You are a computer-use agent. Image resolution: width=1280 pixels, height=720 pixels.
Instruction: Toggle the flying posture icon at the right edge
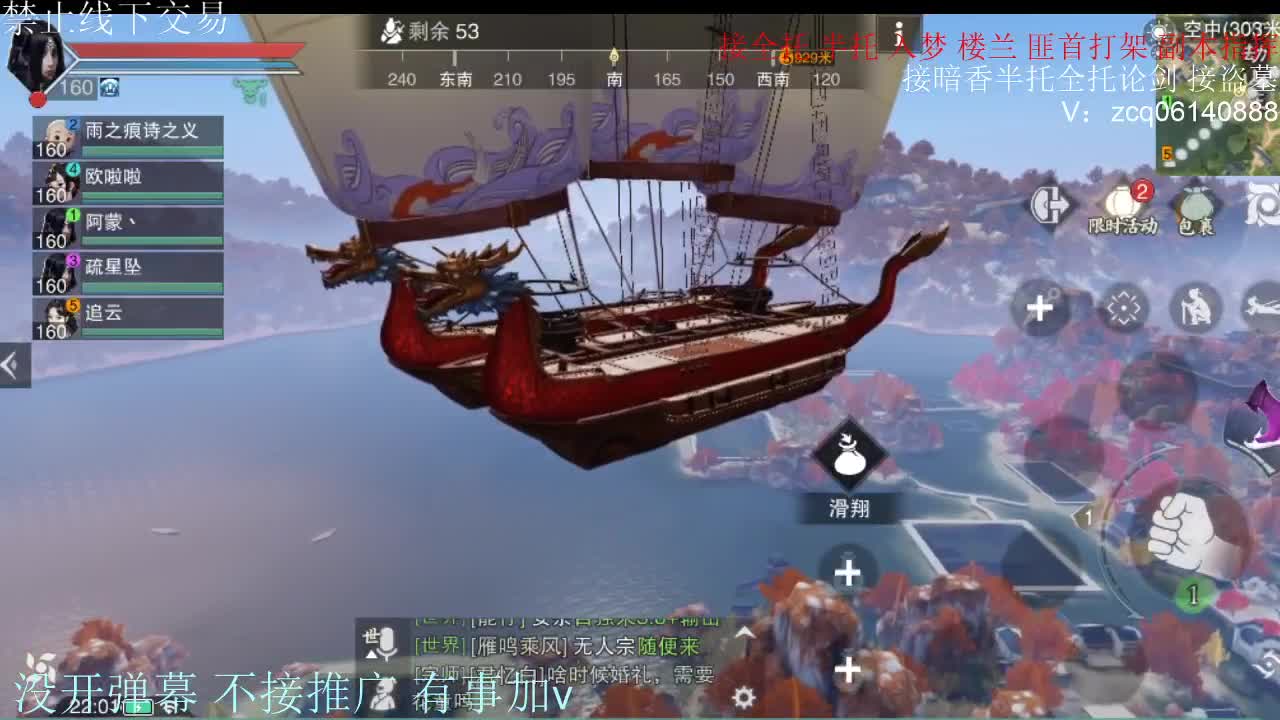1264,308
